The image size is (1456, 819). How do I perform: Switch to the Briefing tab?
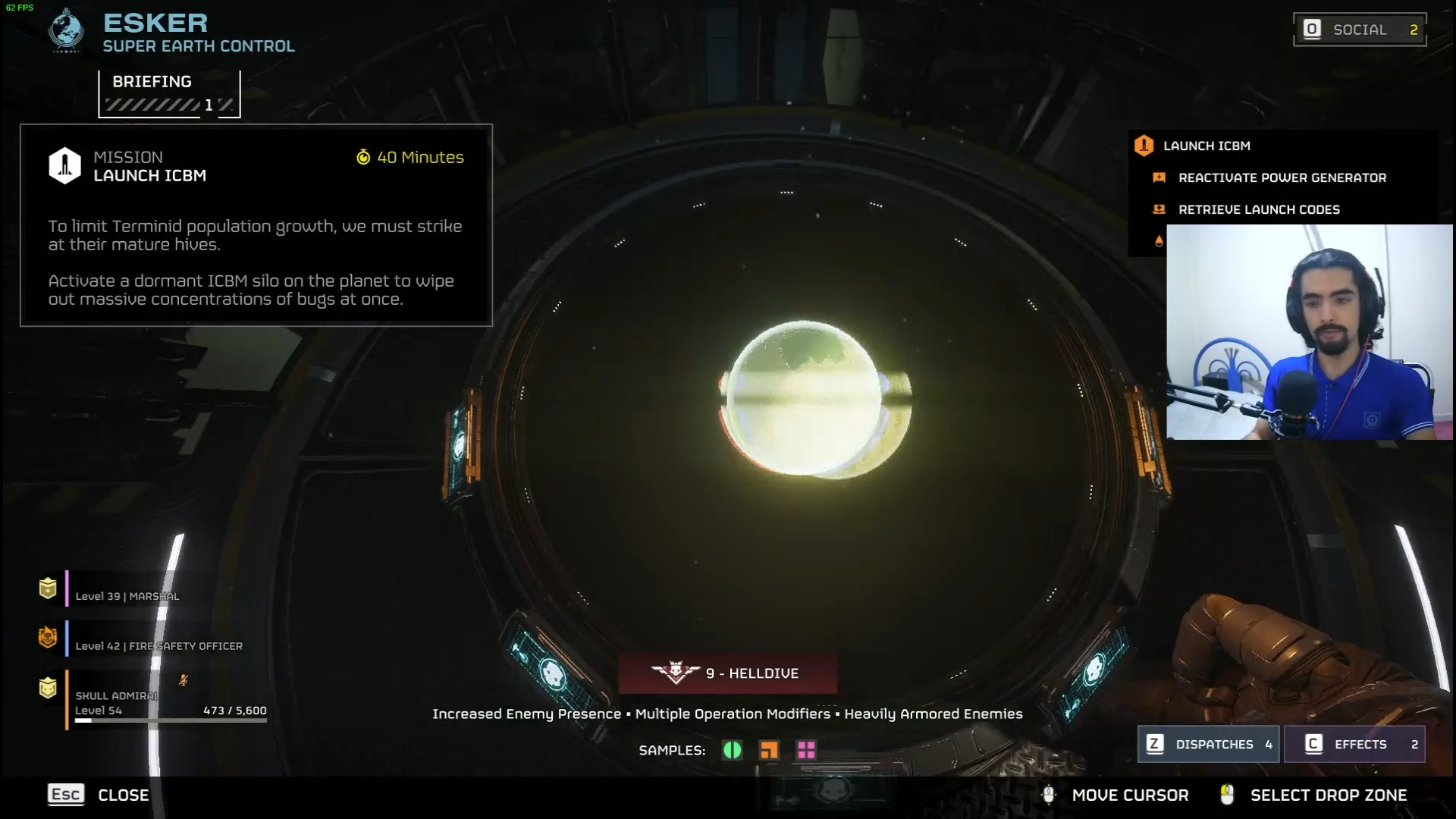(x=168, y=93)
